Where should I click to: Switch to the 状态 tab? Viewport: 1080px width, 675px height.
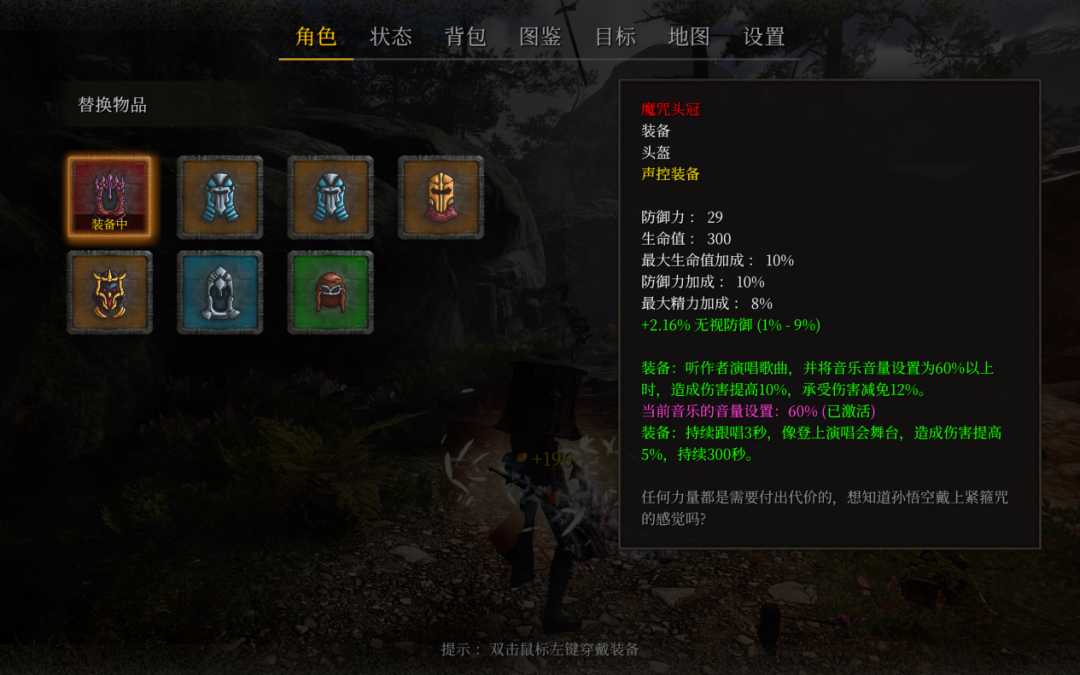coord(391,37)
